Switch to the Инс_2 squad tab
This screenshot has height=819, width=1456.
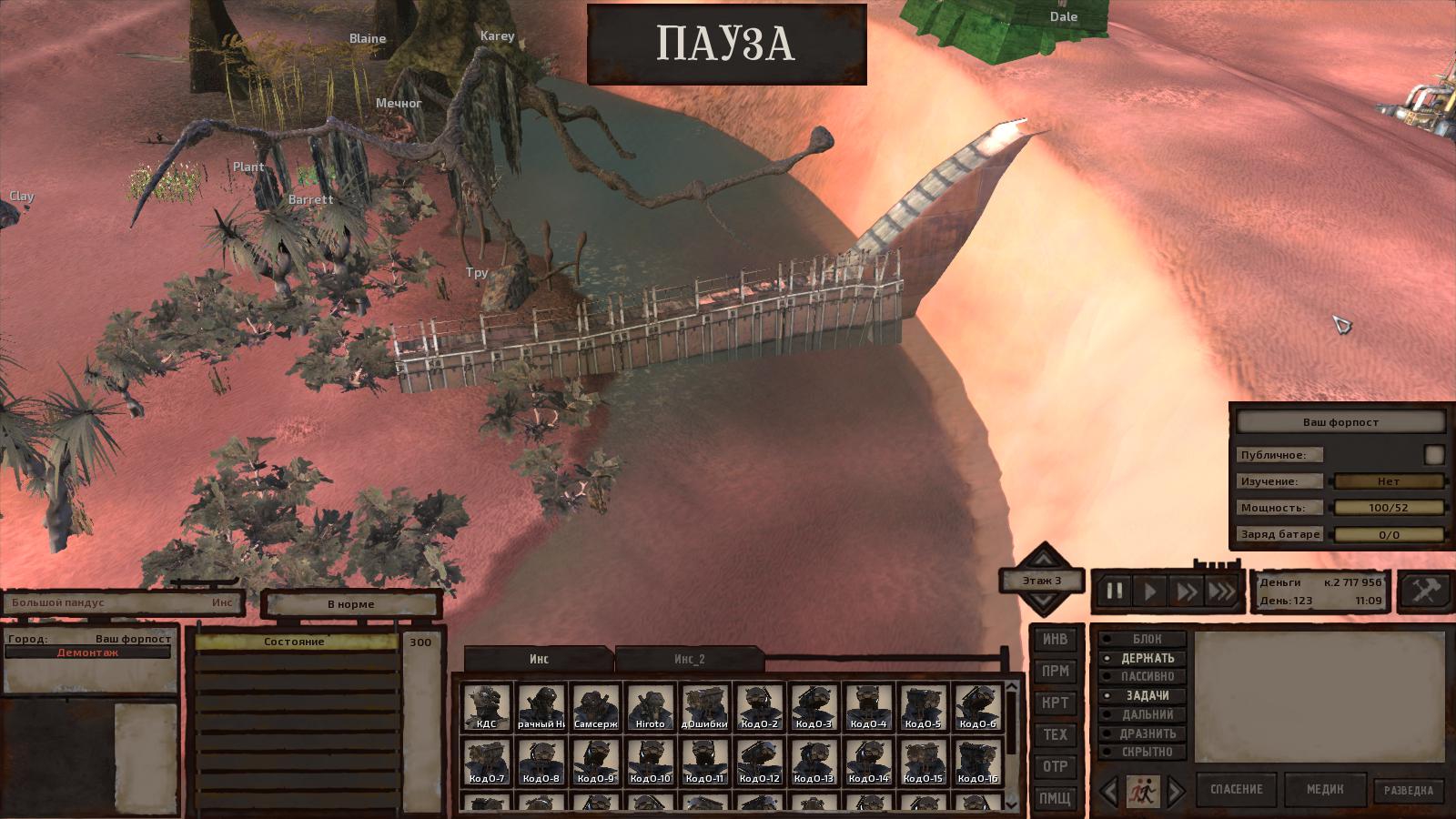(x=689, y=659)
